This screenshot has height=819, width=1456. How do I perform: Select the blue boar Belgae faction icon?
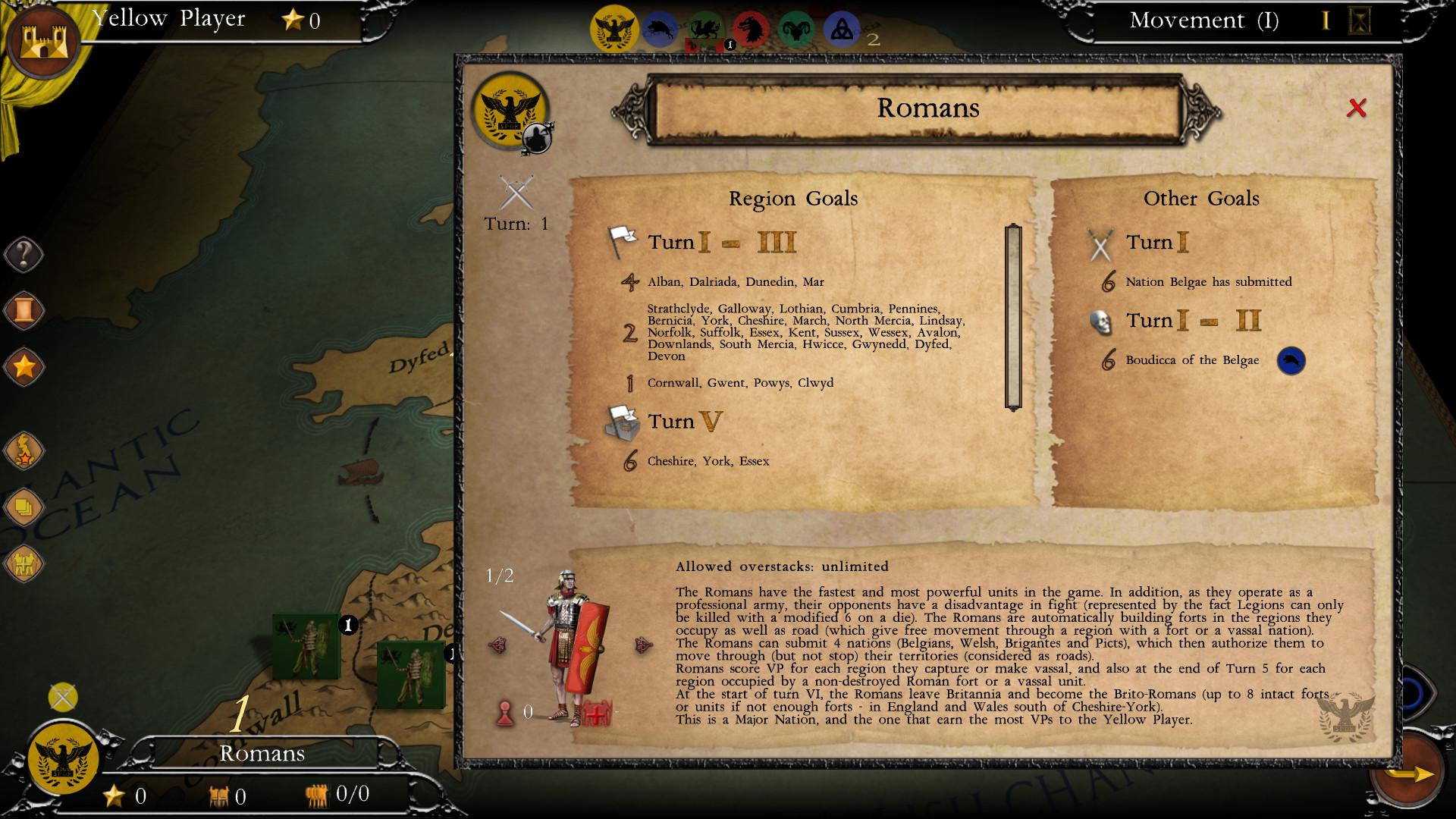658,27
